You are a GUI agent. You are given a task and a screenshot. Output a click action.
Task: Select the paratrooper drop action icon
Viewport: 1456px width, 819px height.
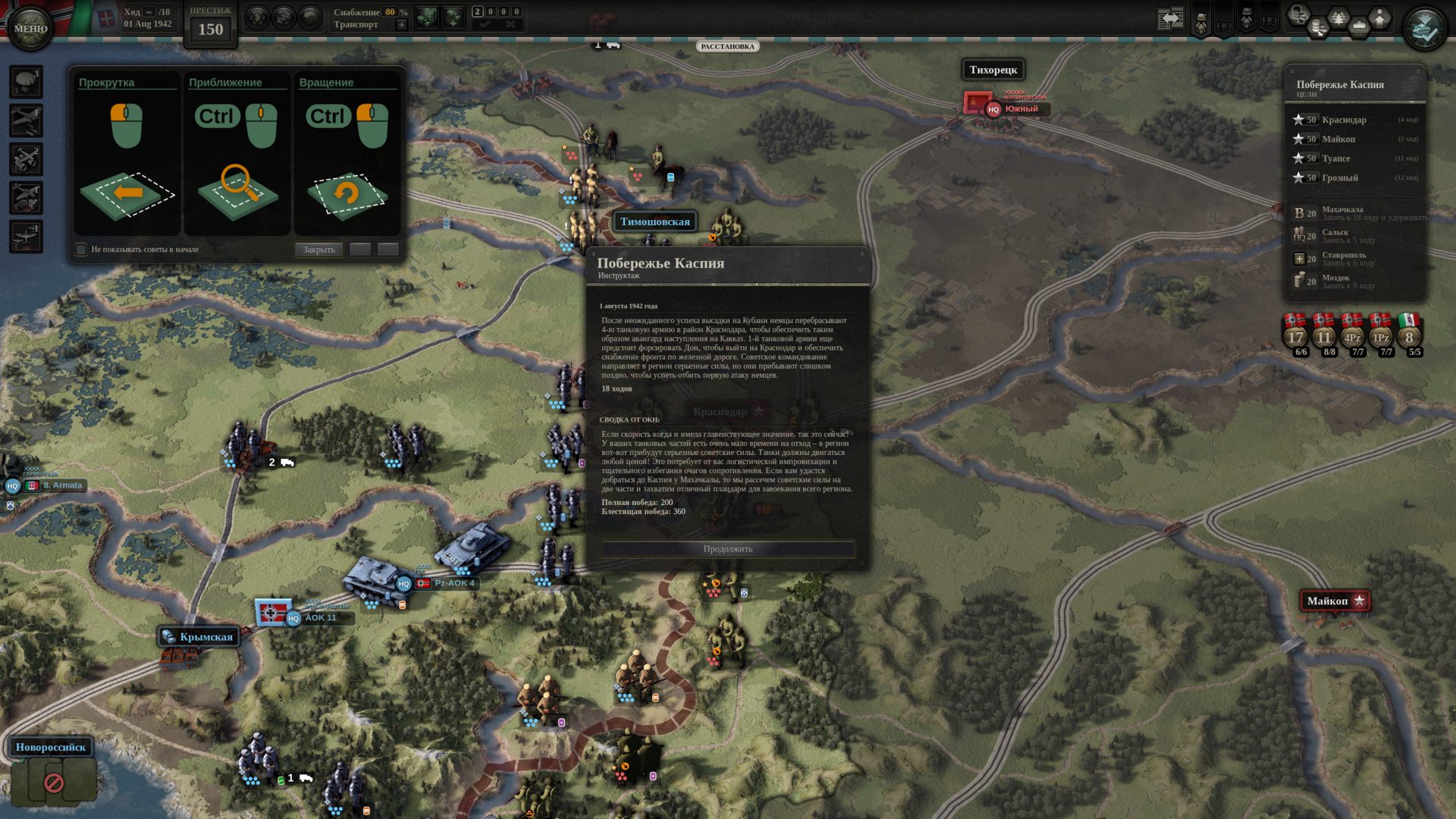[x=27, y=82]
